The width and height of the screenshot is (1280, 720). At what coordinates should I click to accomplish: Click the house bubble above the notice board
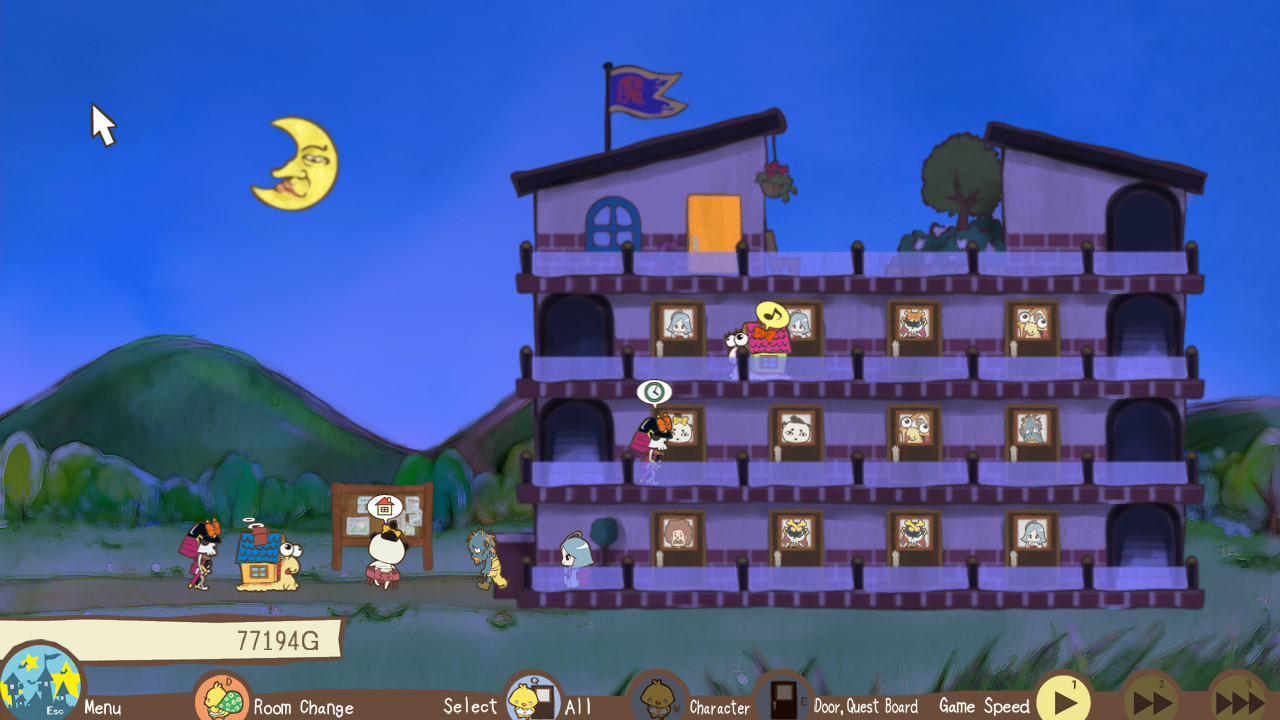tap(385, 505)
